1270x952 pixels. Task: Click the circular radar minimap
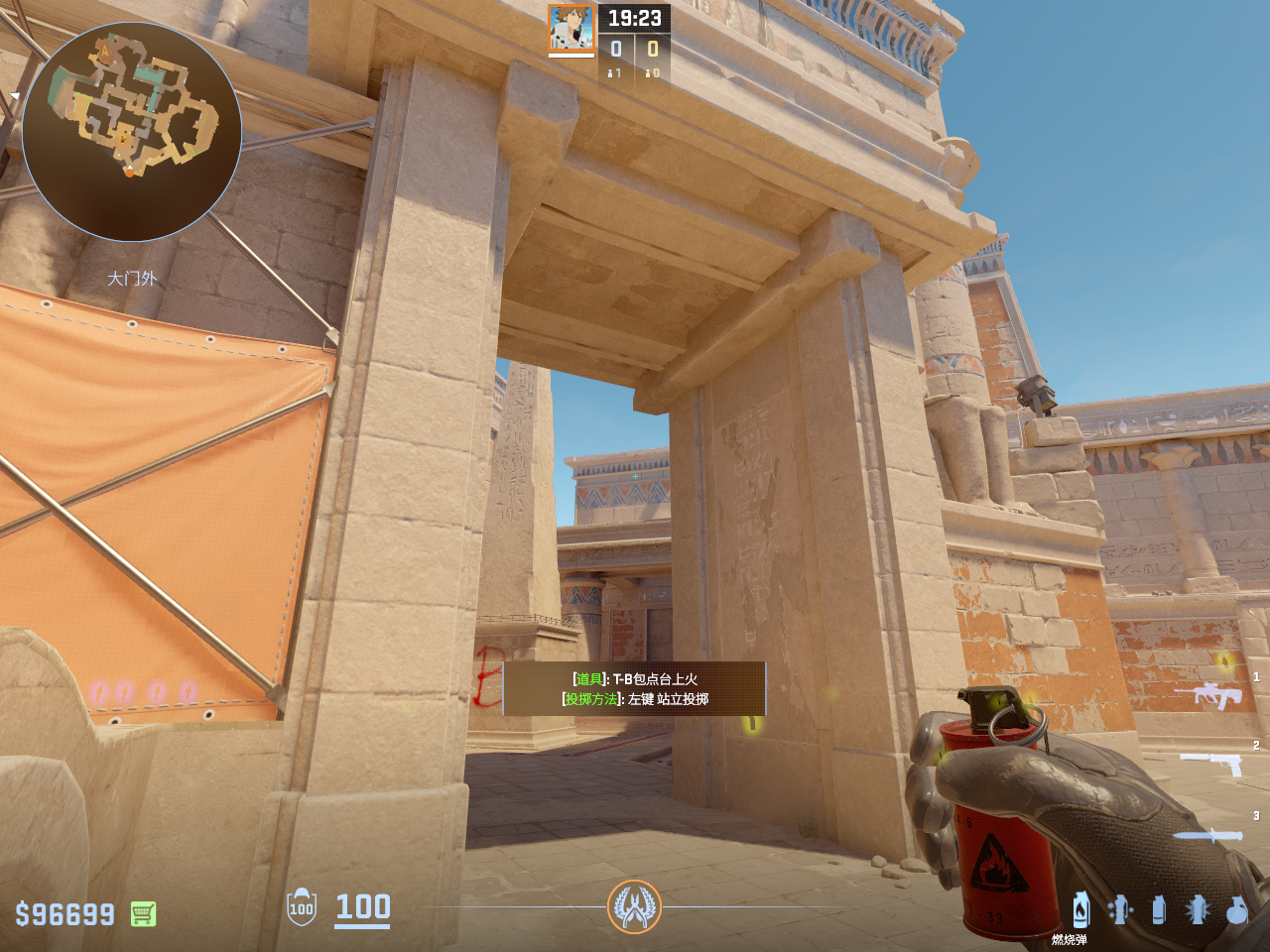tap(131, 132)
